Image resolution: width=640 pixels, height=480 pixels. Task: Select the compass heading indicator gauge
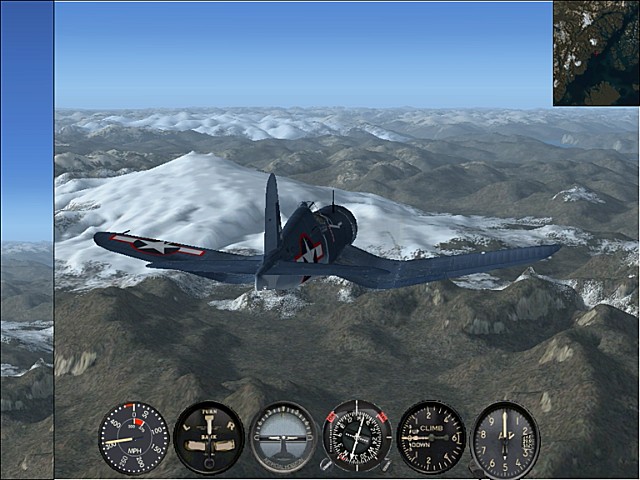coord(357,437)
